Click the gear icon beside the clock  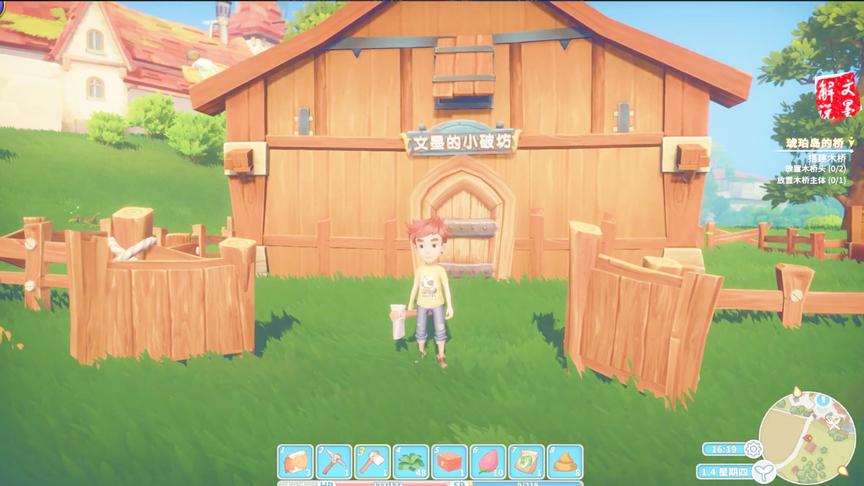(753, 449)
